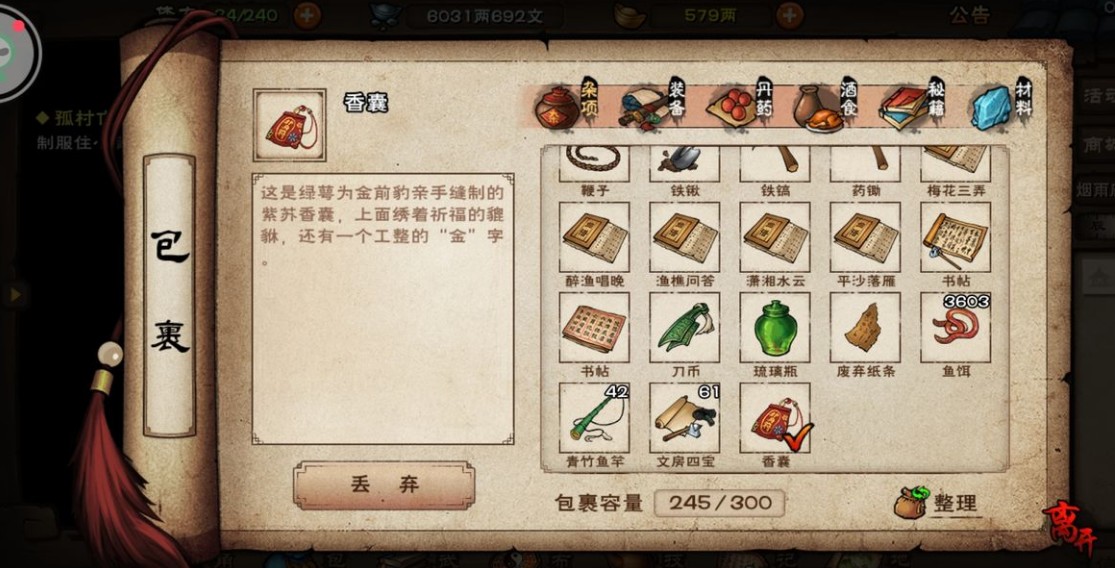Screen dimensions: 1115x568
Task: Select the 杂项 miscellaneous tab
Action: (566, 107)
